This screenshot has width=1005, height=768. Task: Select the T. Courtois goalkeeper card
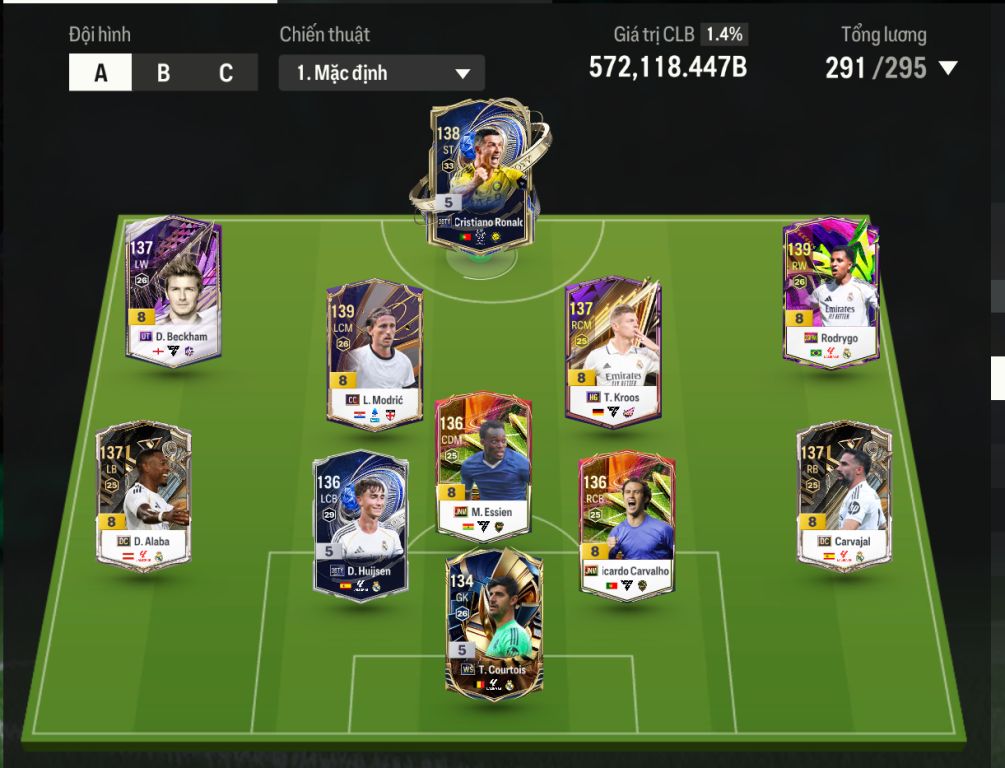(494, 623)
